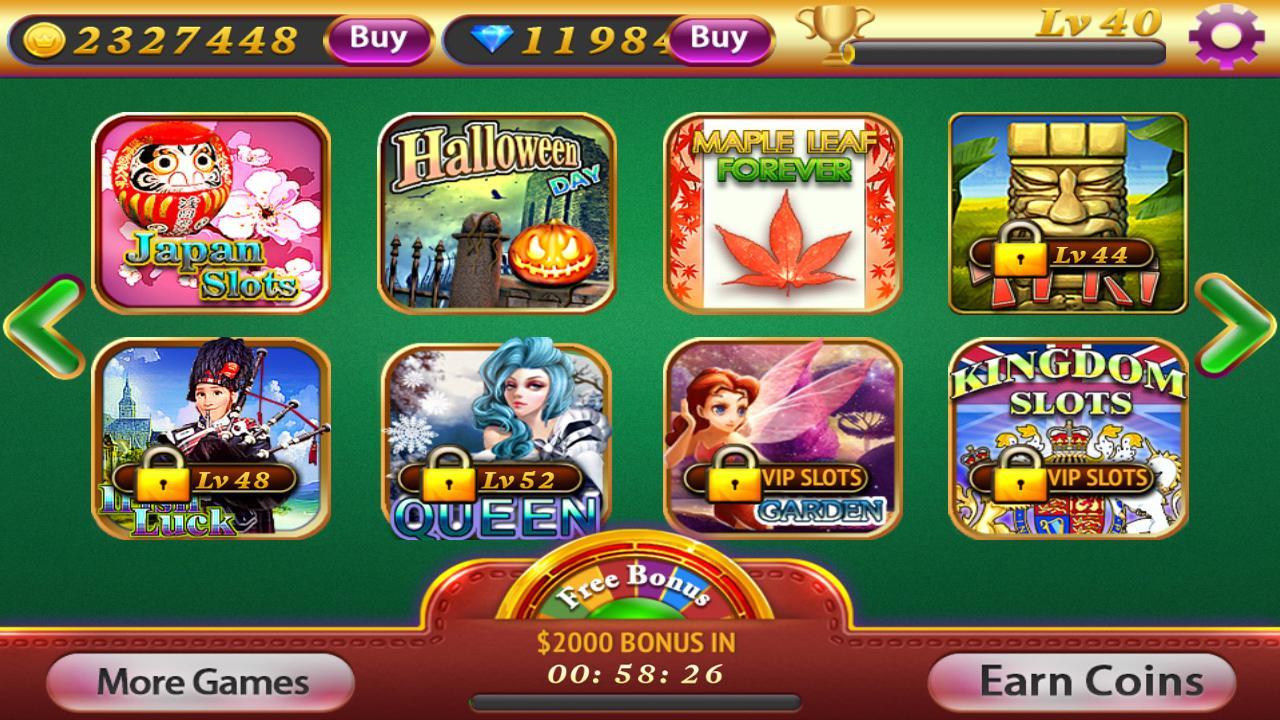Spin the Free Bonus wheel

[633, 590]
